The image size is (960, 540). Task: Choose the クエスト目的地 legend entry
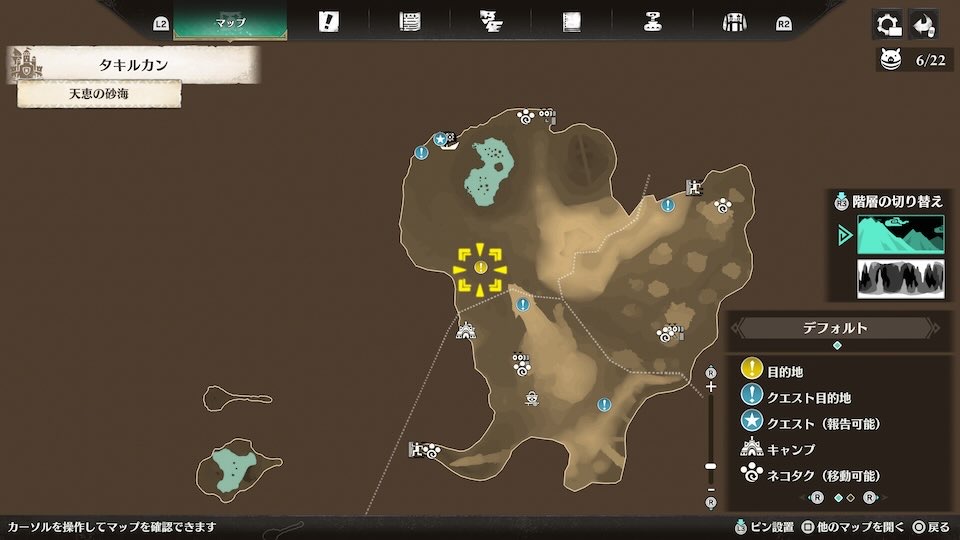tap(808, 398)
